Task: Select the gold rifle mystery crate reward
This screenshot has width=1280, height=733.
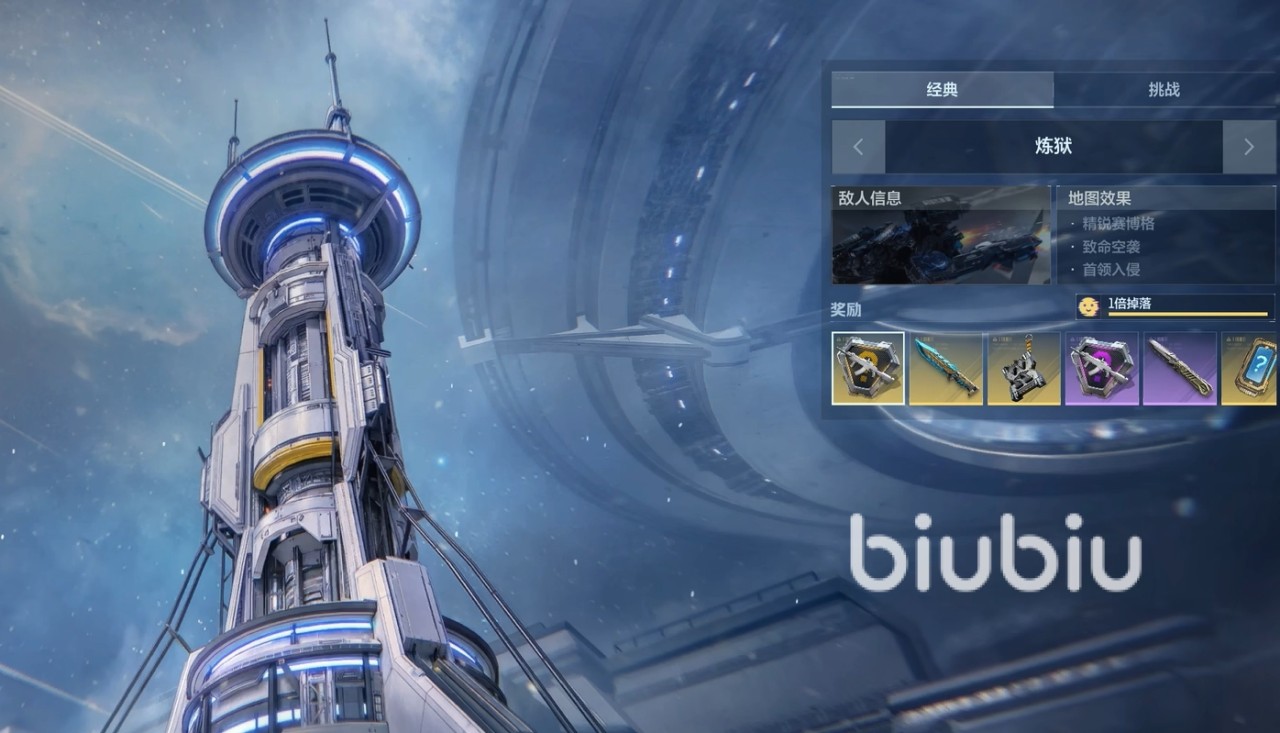Action: 868,369
